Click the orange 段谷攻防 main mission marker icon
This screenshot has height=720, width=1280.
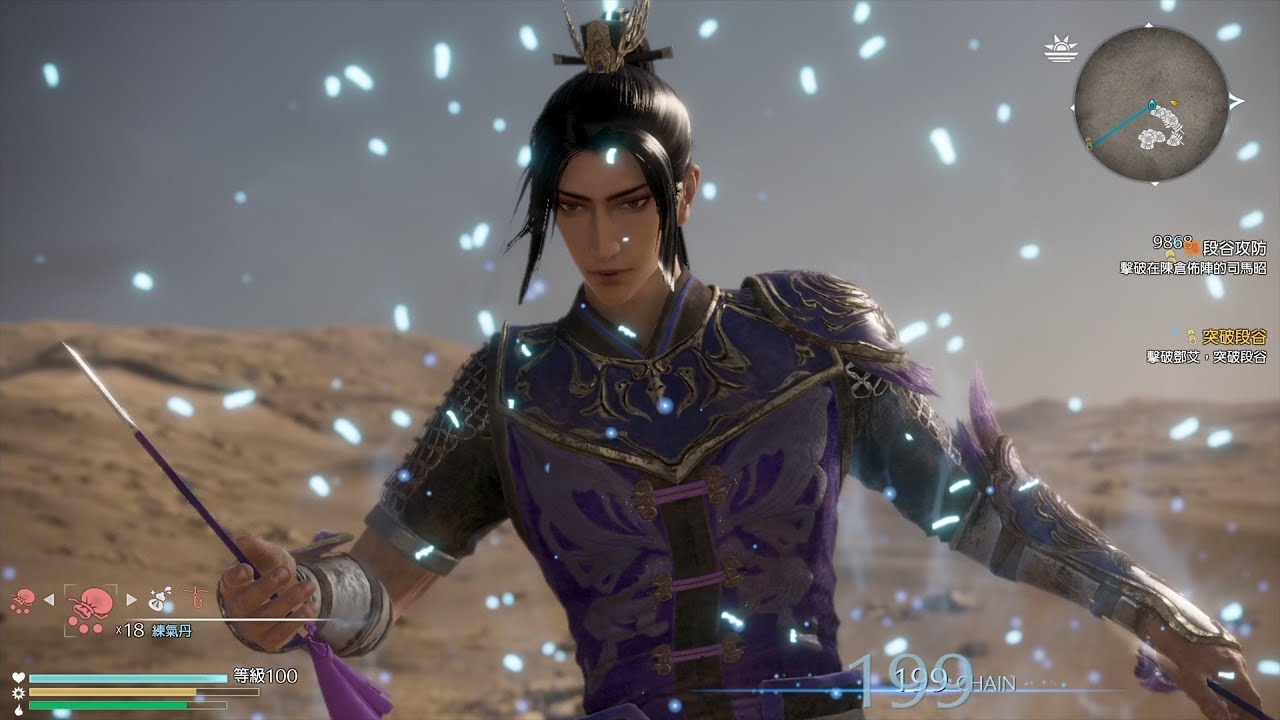[1192, 248]
